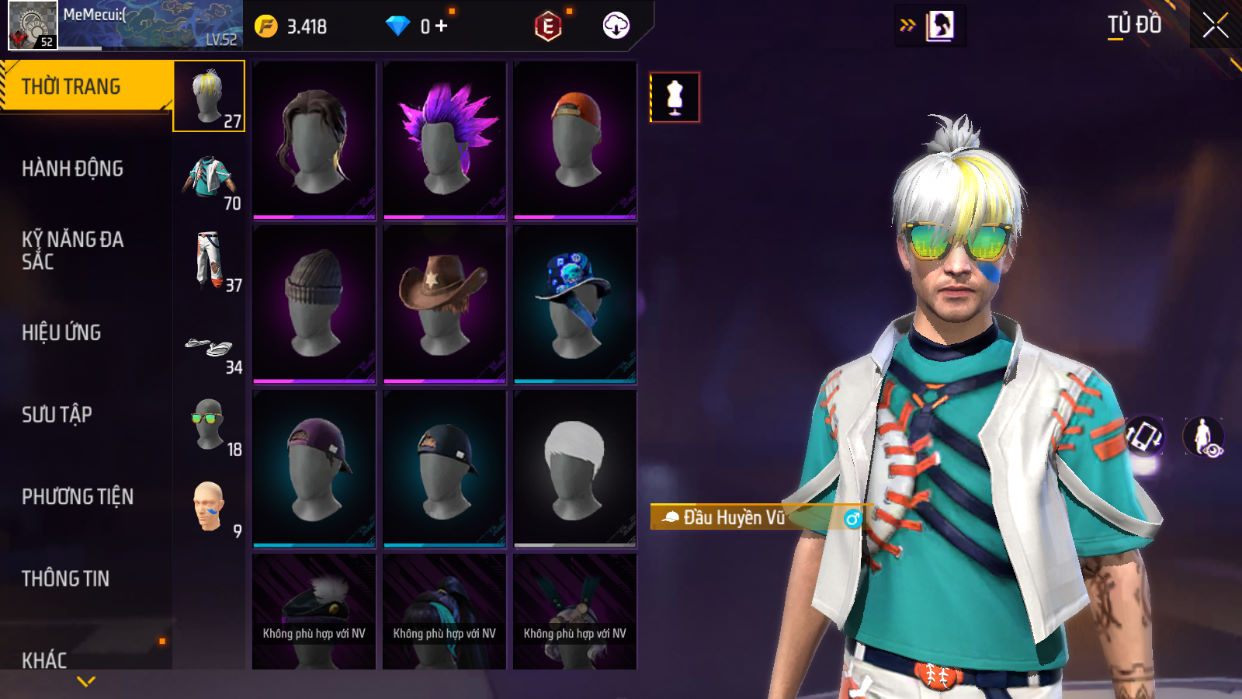Pick the gray knit beanie item
1242x699 pixels.
[314, 304]
